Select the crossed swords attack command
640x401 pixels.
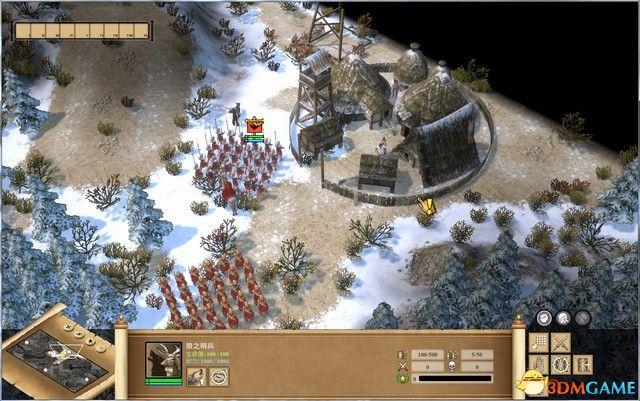click(x=561, y=342)
